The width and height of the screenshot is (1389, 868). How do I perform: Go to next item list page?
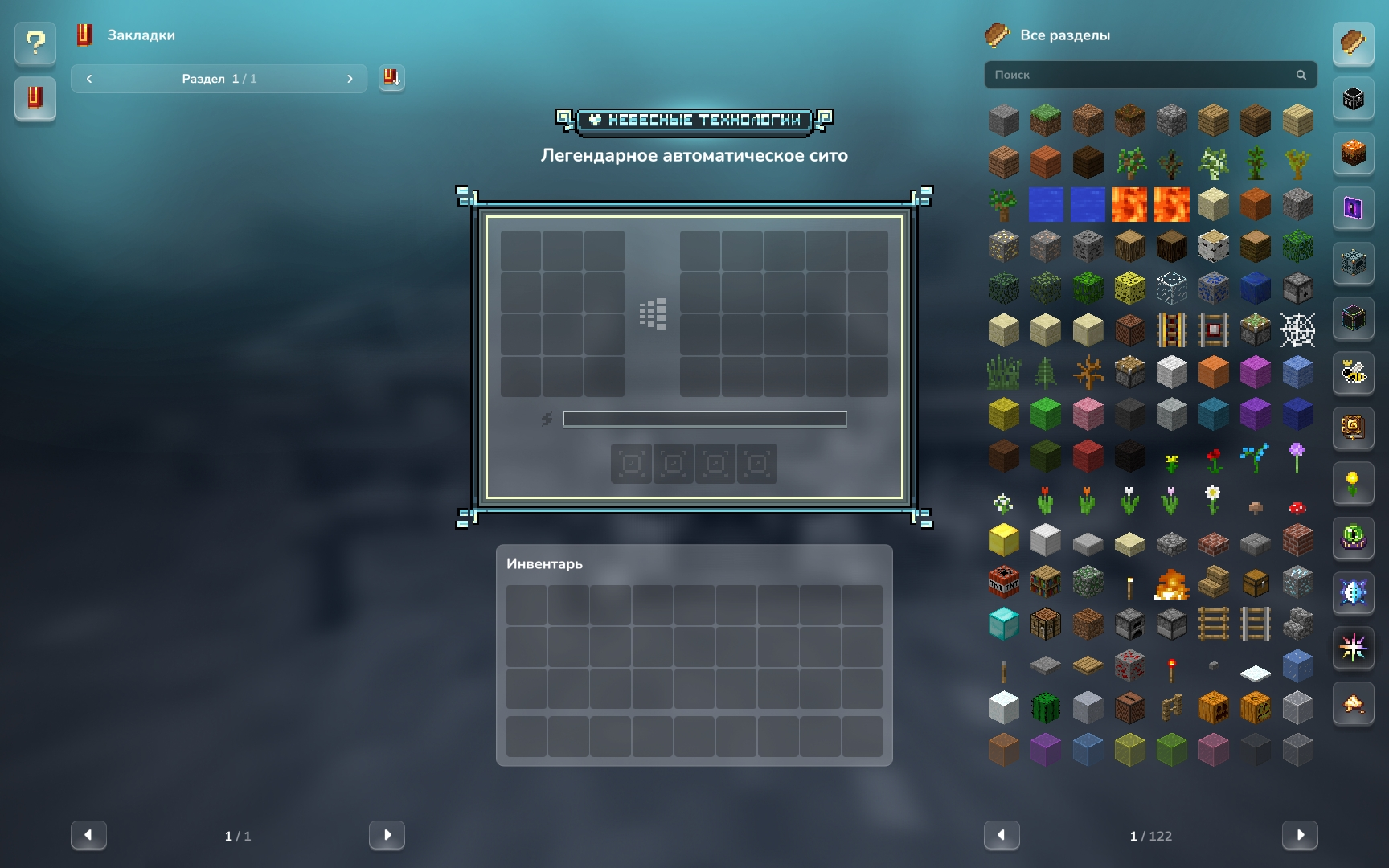[x=1299, y=835]
